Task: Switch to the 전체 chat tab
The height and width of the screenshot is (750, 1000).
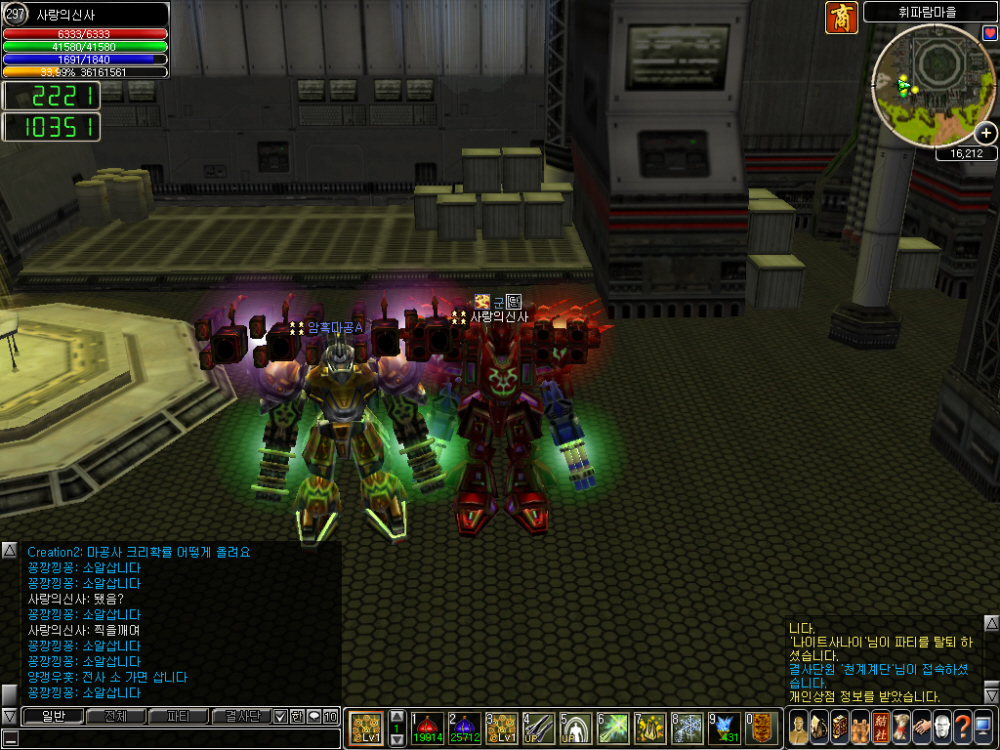Action: 115,716
